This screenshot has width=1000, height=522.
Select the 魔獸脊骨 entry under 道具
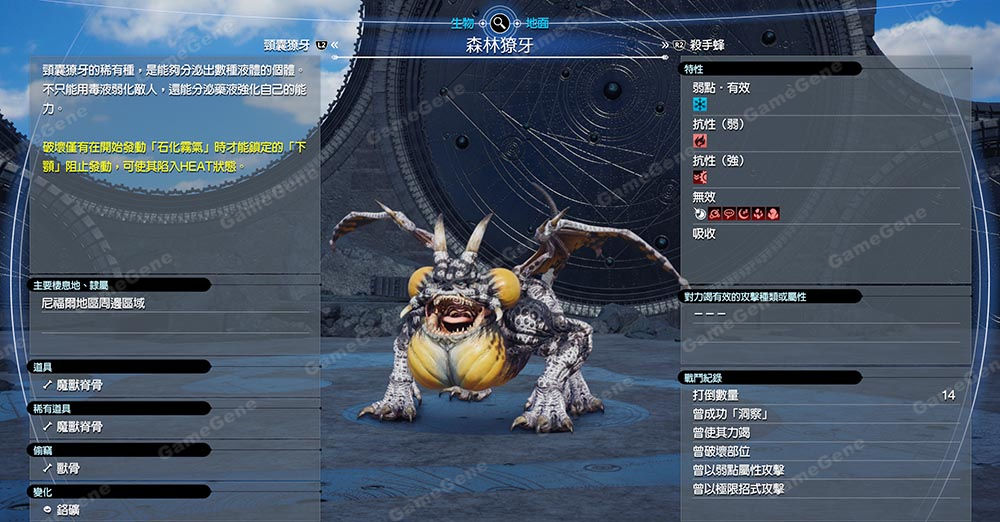click(79, 384)
